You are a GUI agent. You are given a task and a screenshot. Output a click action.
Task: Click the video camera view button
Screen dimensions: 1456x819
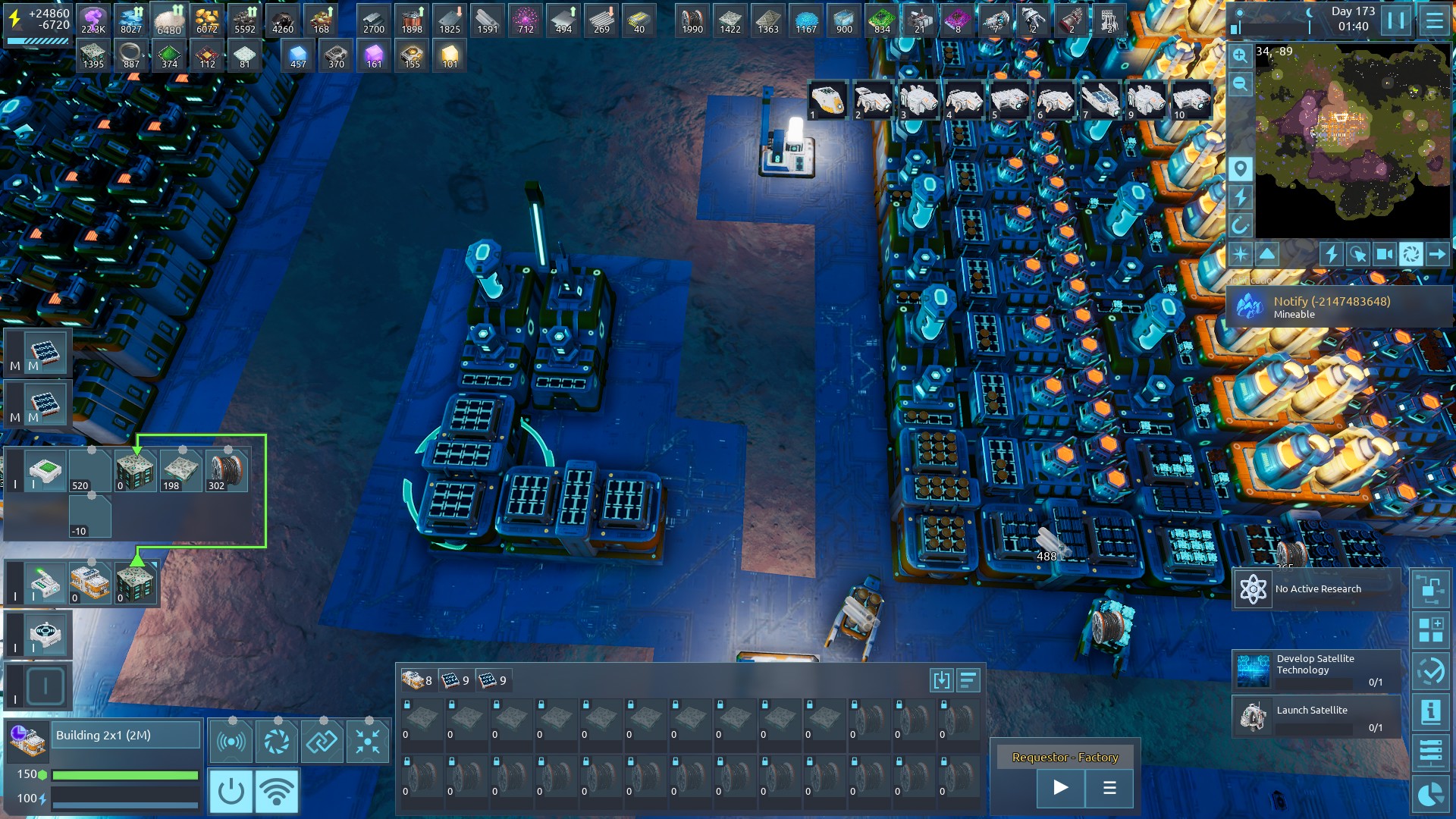(x=1384, y=254)
